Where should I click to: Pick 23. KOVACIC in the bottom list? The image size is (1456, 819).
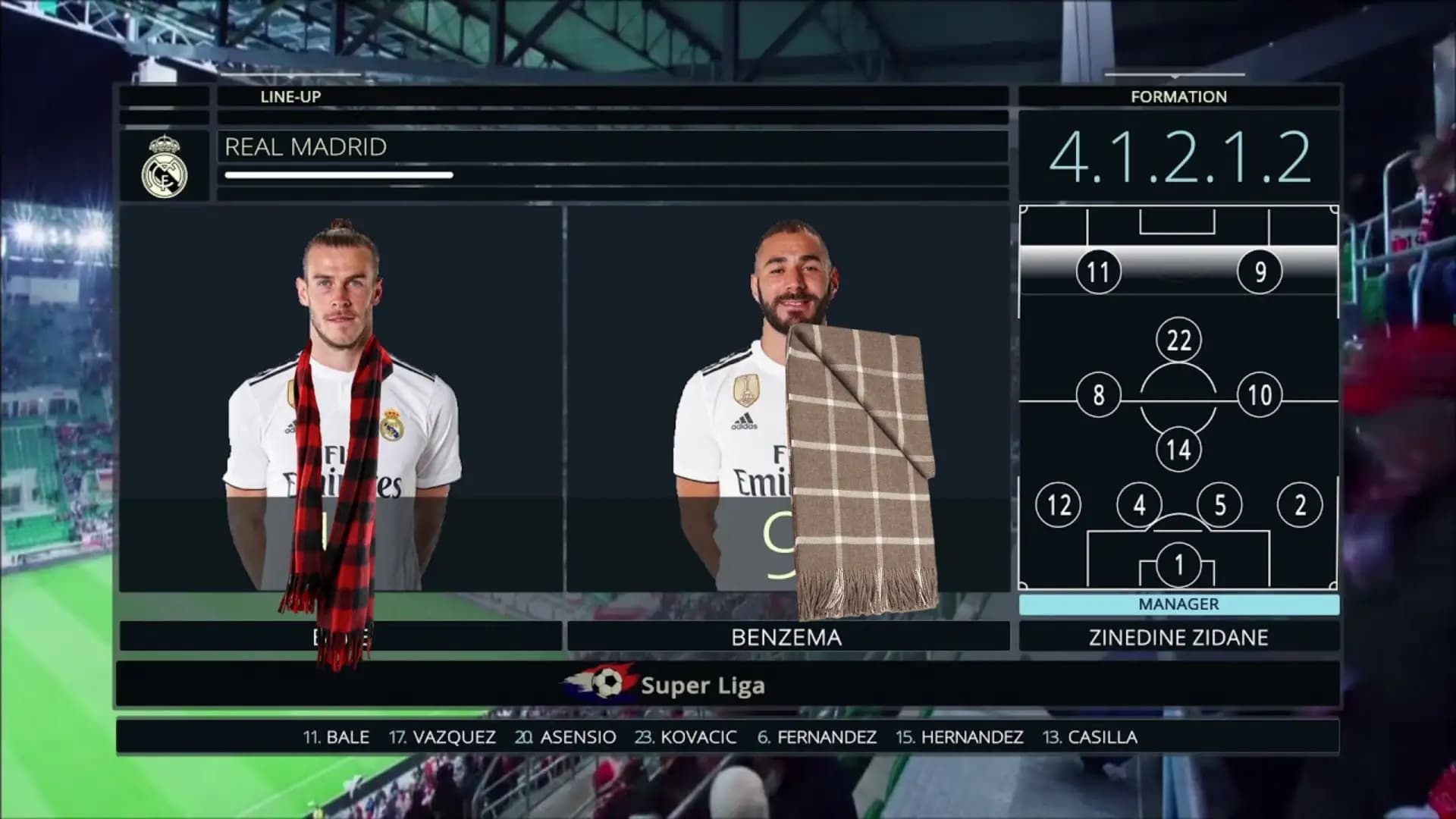coord(686,737)
